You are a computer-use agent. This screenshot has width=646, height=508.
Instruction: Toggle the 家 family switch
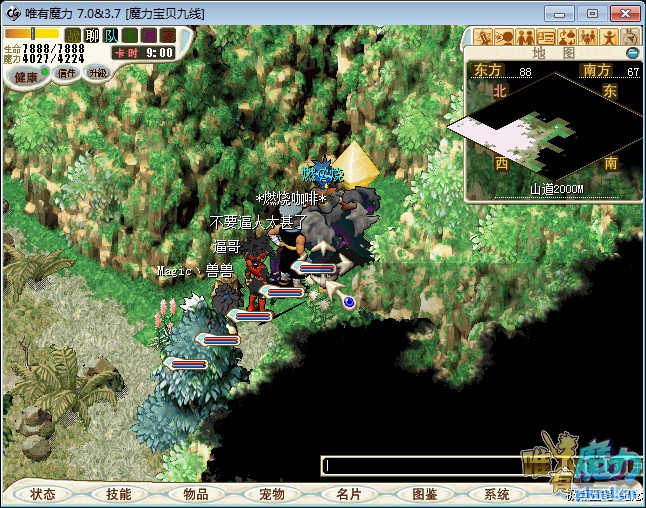pyautogui.click(x=168, y=36)
